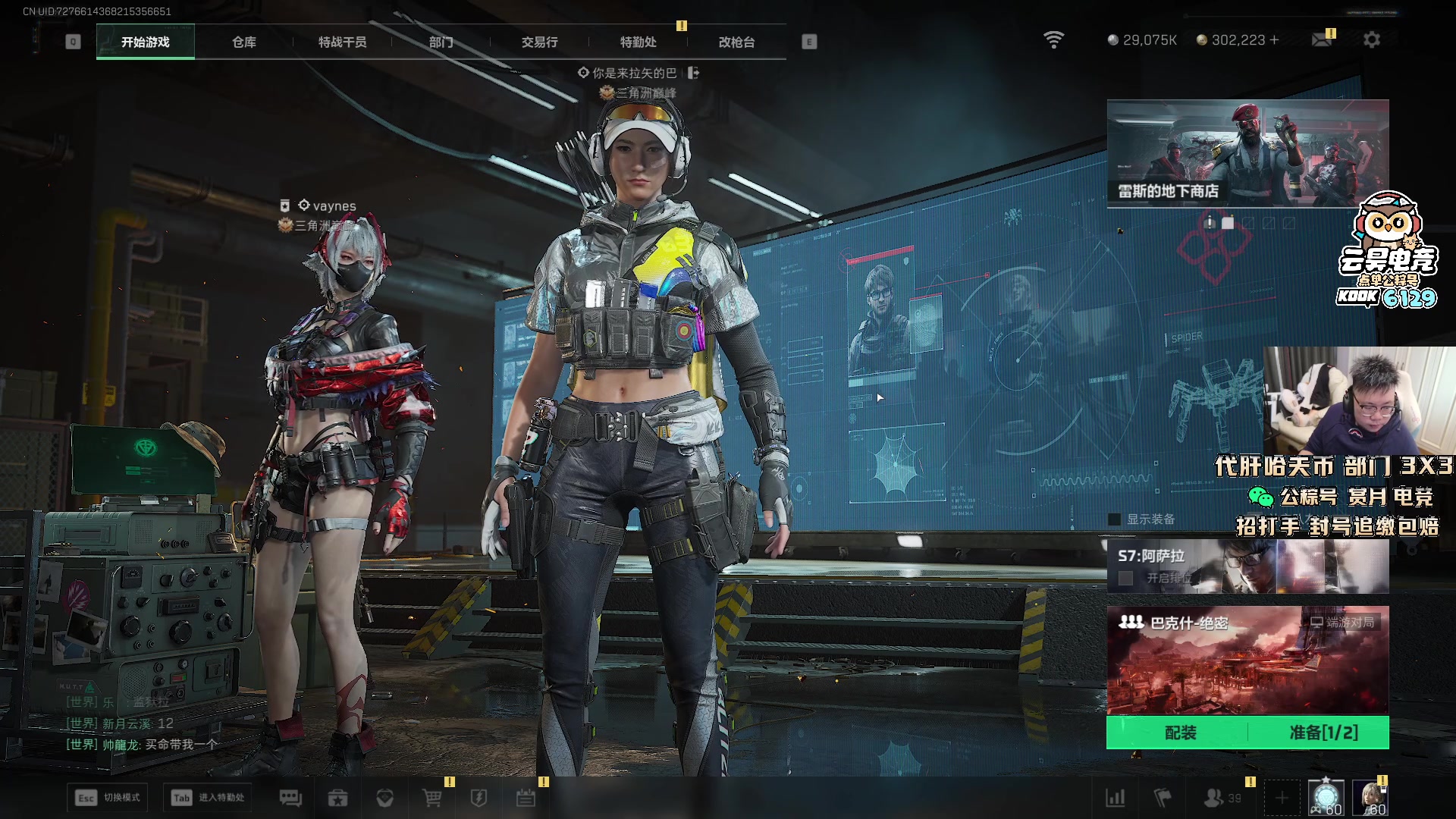Screen dimensions: 1456x819
Task: Select the 特勤处 tab
Action: click(x=638, y=42)
